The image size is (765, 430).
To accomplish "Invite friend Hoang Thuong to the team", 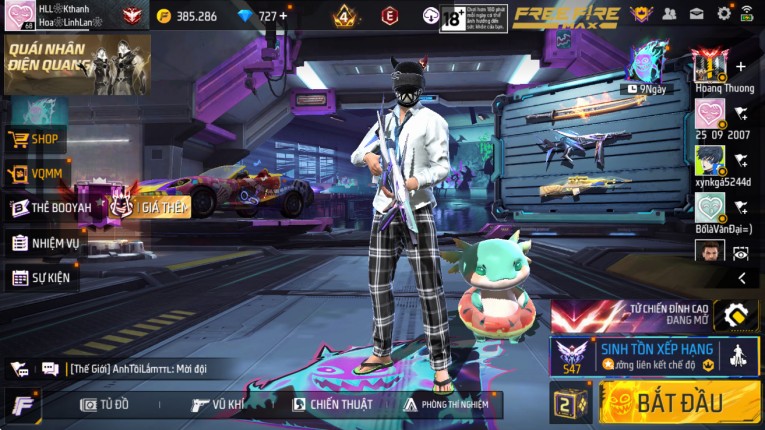I will click(x=740, y=67).
